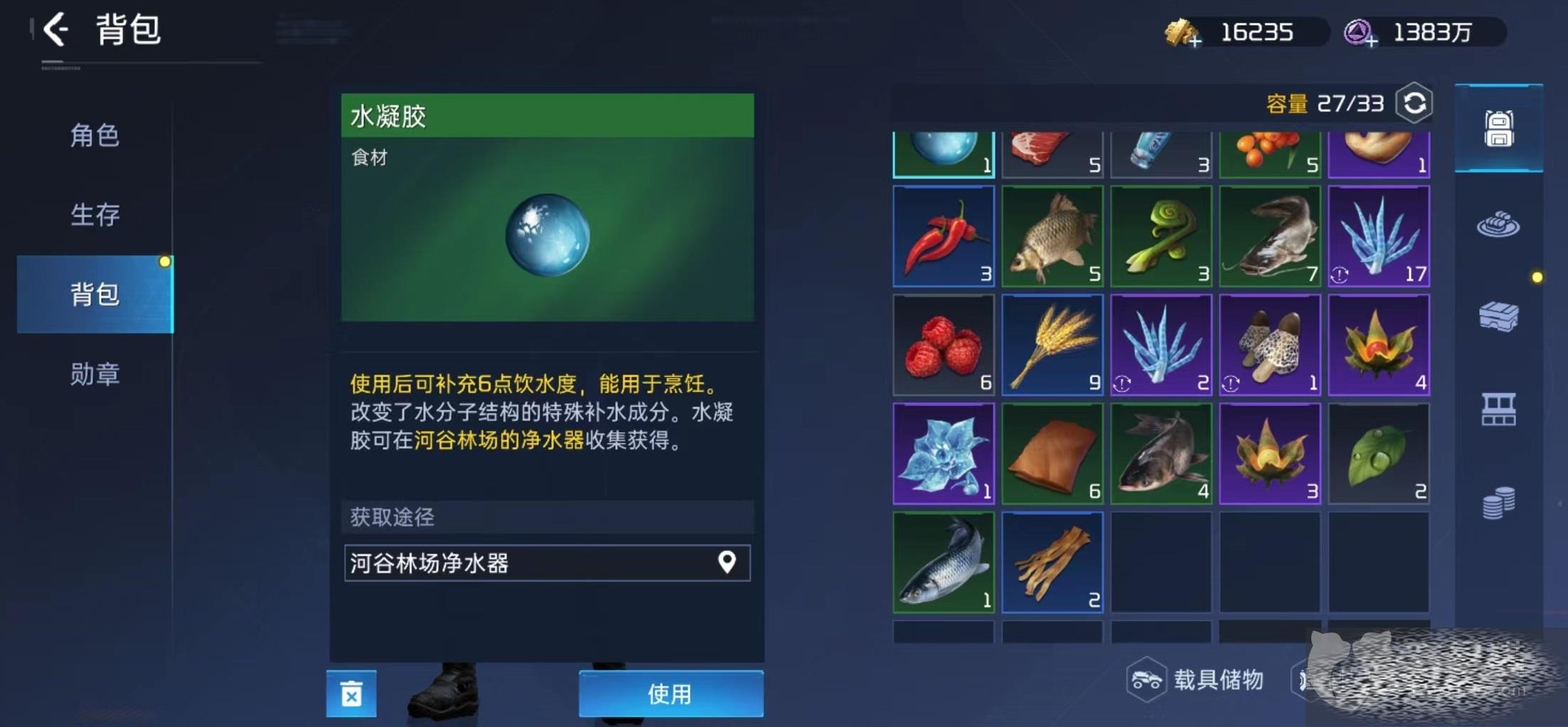Switch to the backpack category tab
Screen dimensions: 1568x727
(1498, 129)
